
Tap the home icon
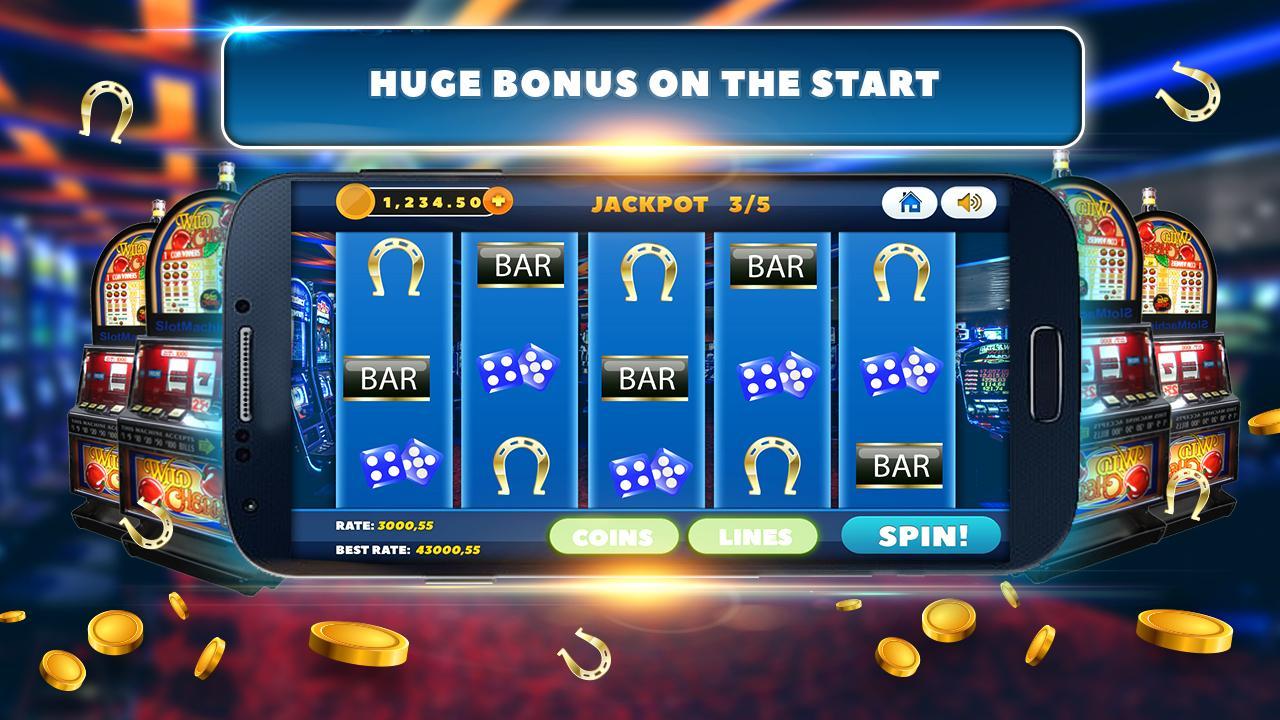909,204
